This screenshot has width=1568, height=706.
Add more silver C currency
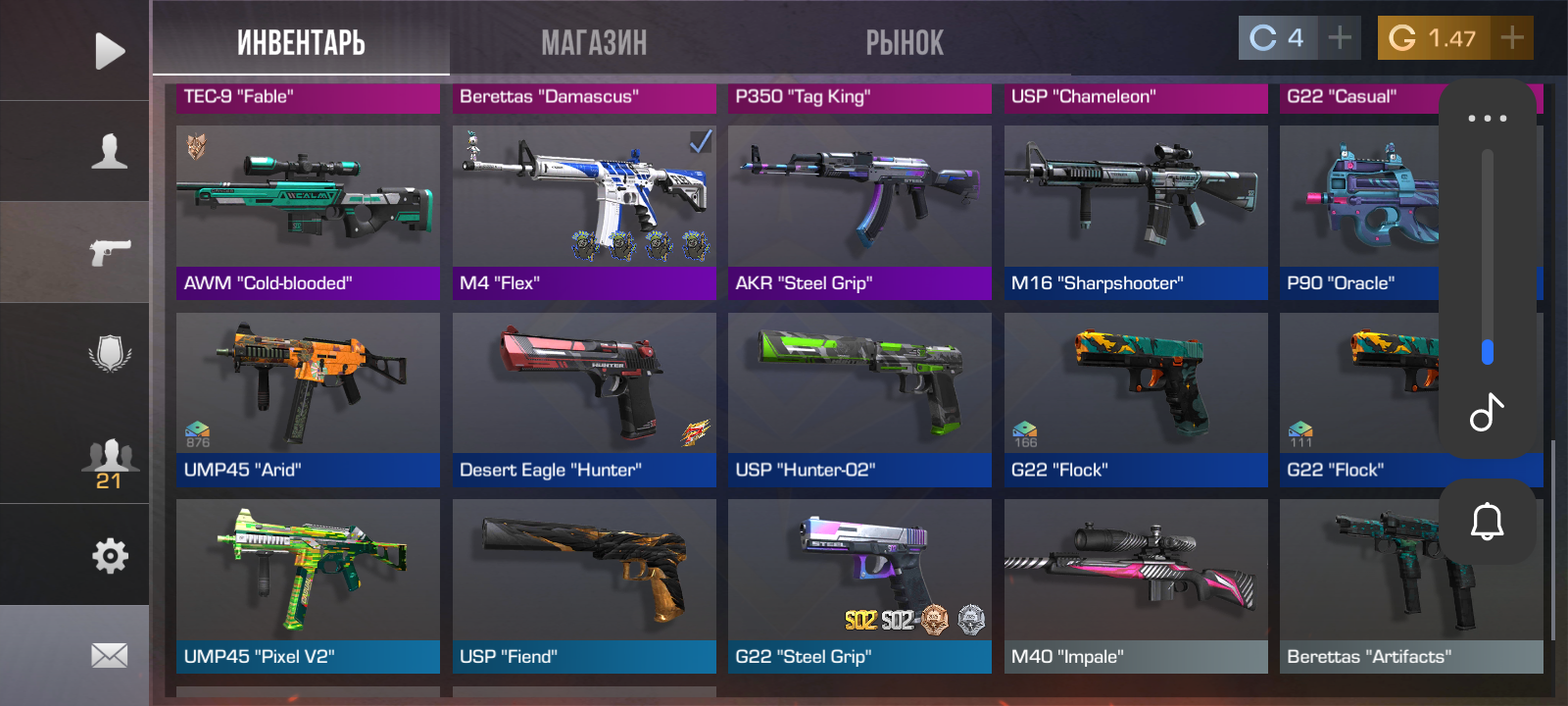tap(1340, 38)
